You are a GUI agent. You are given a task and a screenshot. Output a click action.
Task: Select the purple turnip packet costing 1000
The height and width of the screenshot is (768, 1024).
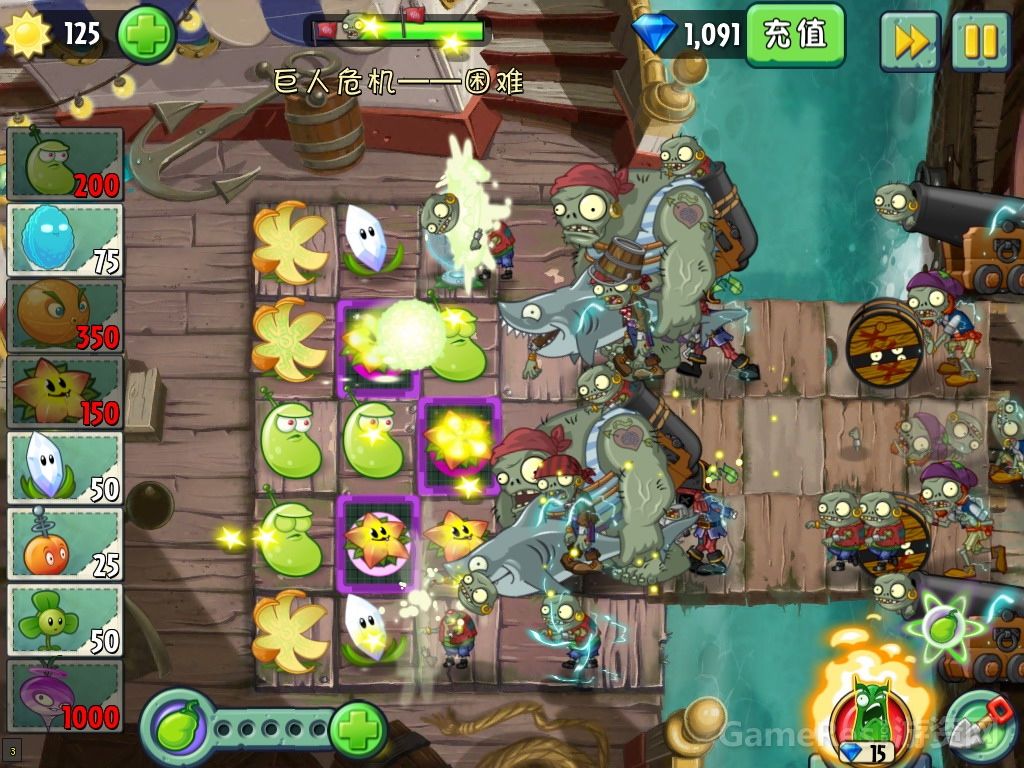click(x=65, y=696)
